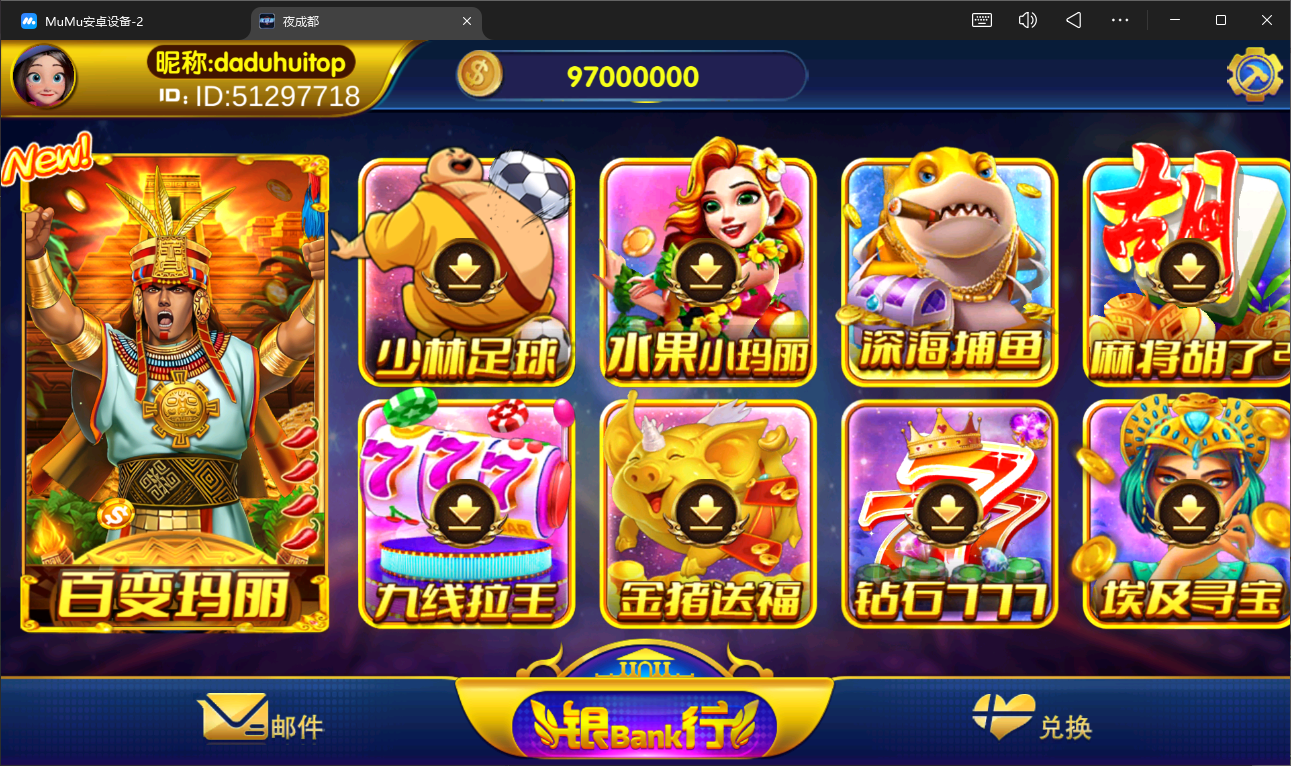
Task: Download the 九线拉王 slot game
Action: click(466, 512)
